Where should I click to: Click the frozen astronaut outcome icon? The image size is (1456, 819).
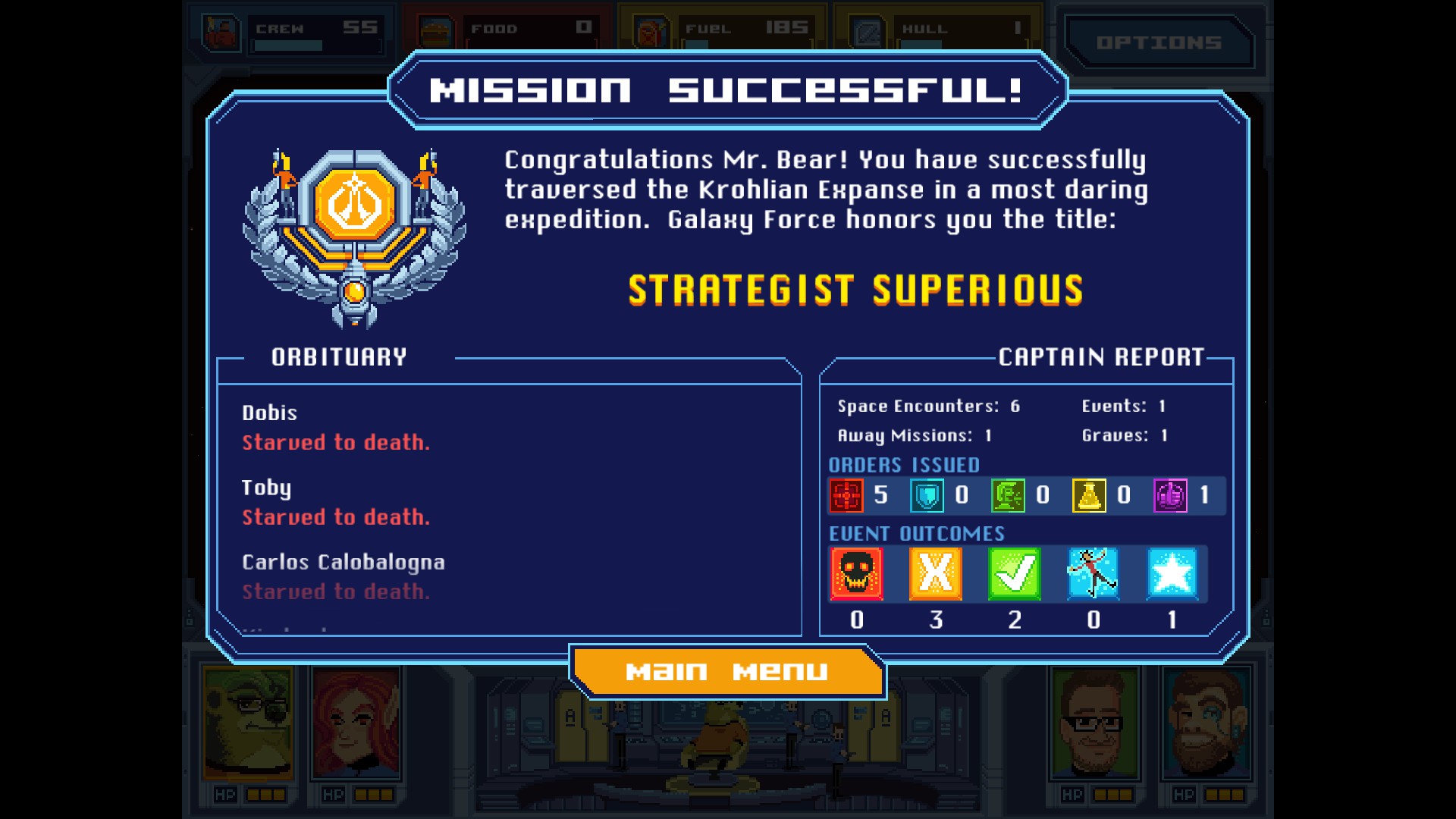1092,574
